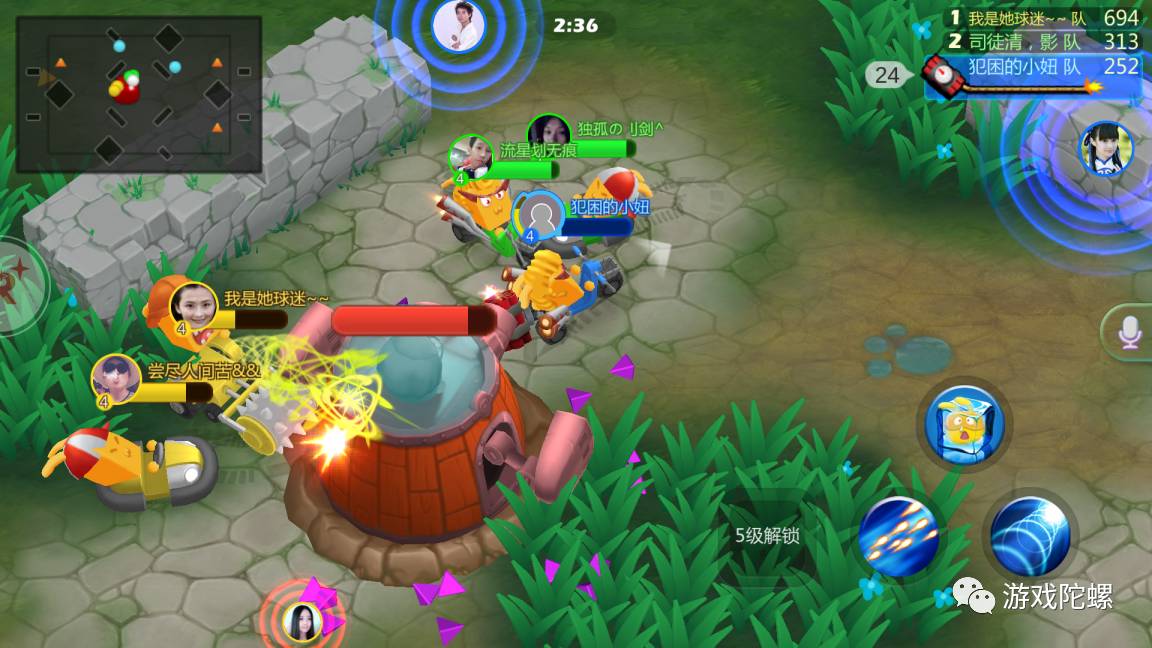The image size is (1152, 648).
Task: Tap the locked 5级解锁 skill slot
Action: tap(767, 535)
